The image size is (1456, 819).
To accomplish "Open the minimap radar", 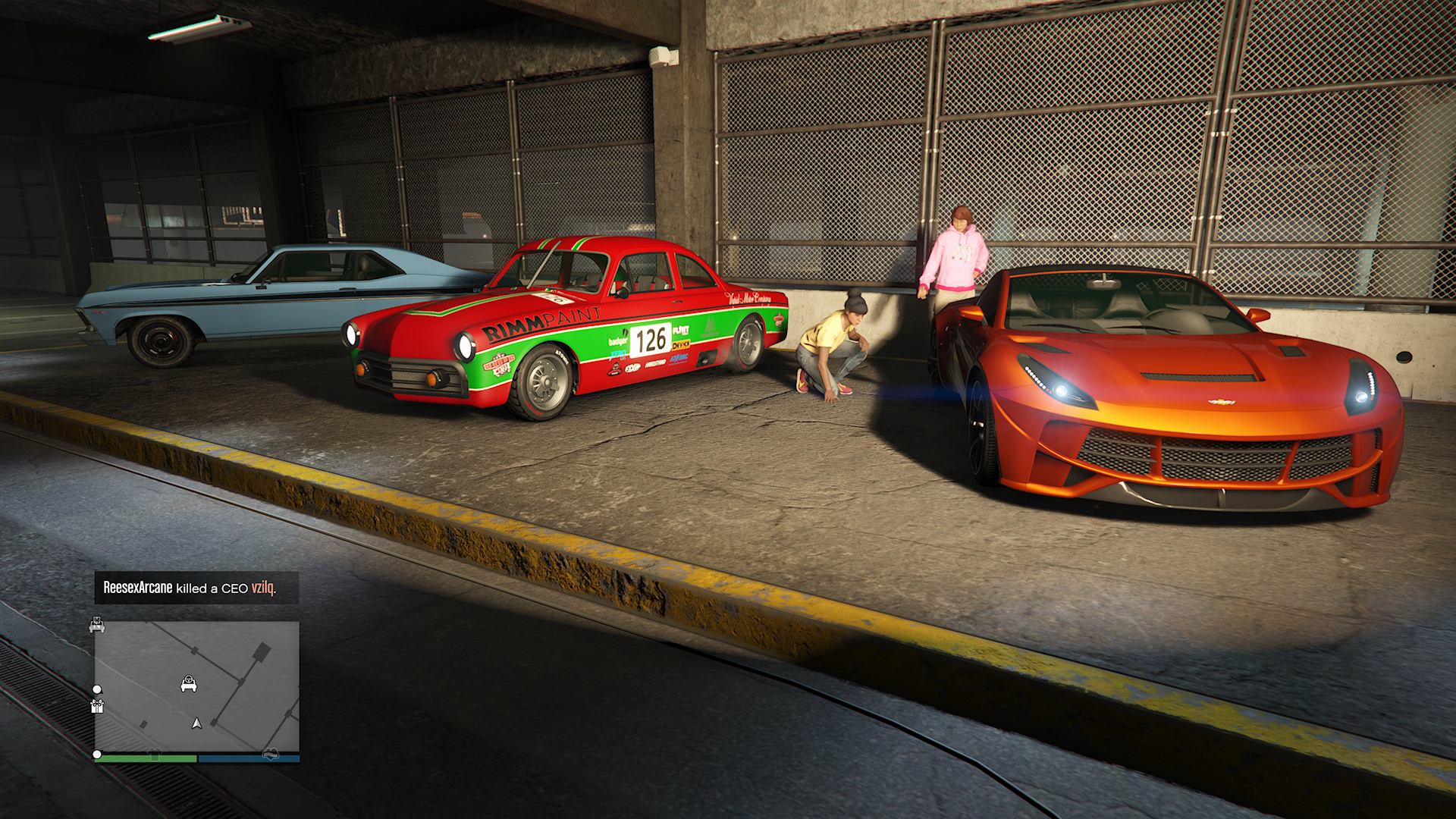I will point(196,687).
